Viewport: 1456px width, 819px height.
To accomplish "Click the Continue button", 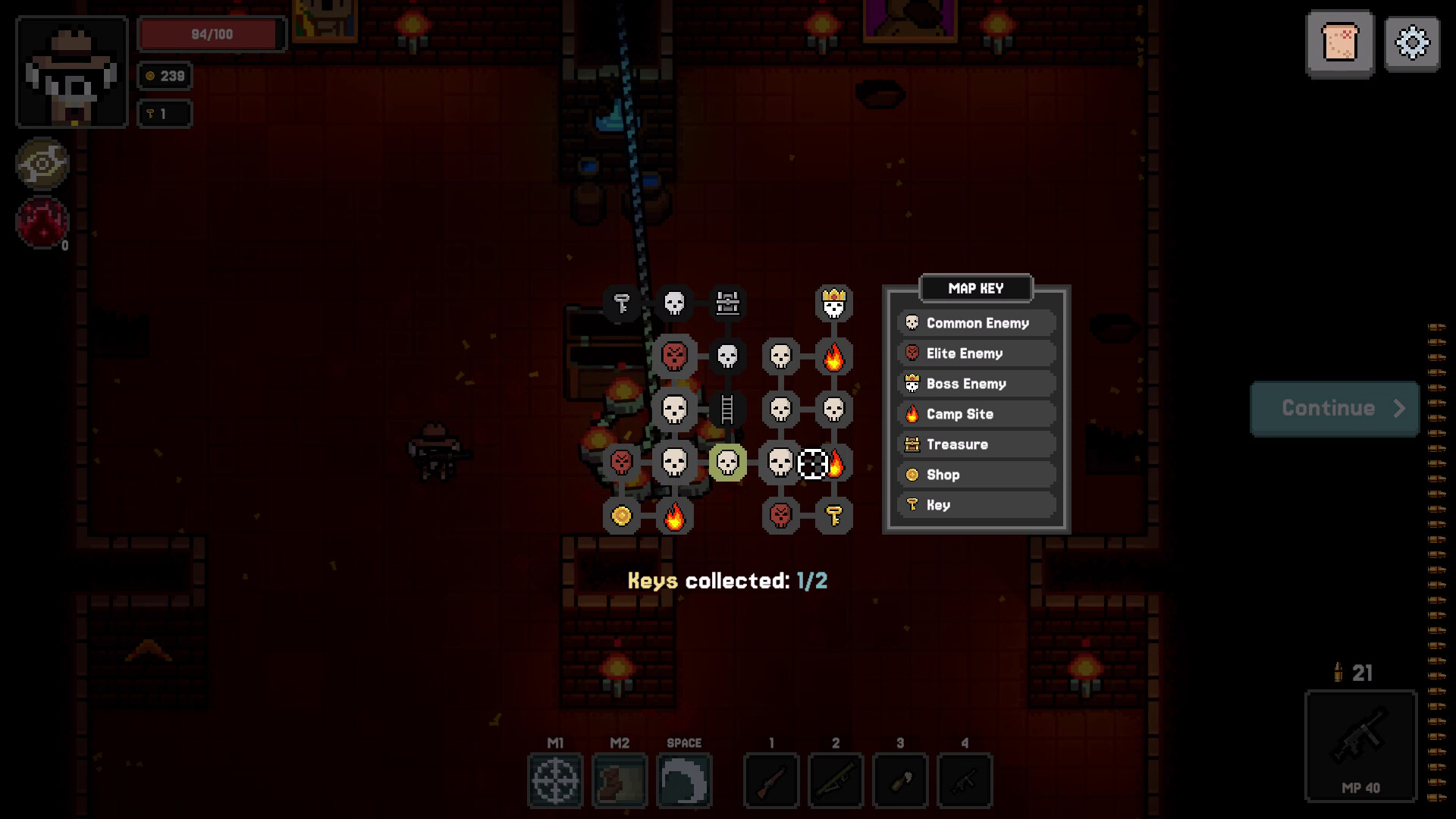I will click(x=1335, y=408).
